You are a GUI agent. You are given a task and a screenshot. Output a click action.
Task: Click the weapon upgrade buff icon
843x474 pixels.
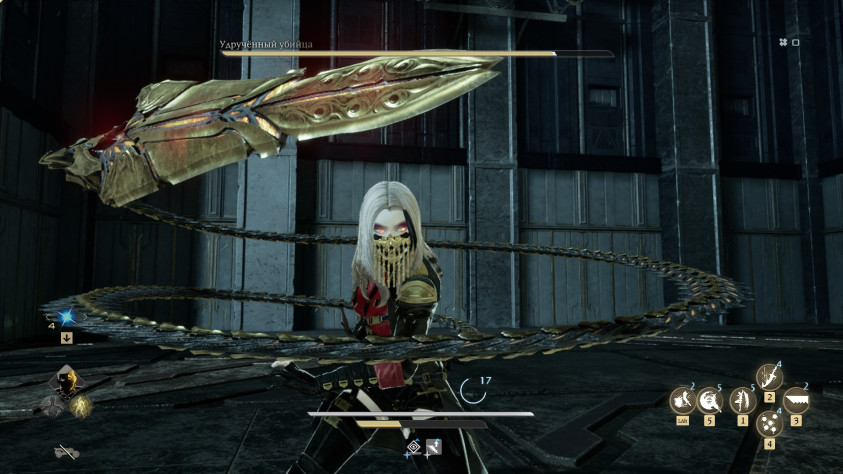click(434, 446)
